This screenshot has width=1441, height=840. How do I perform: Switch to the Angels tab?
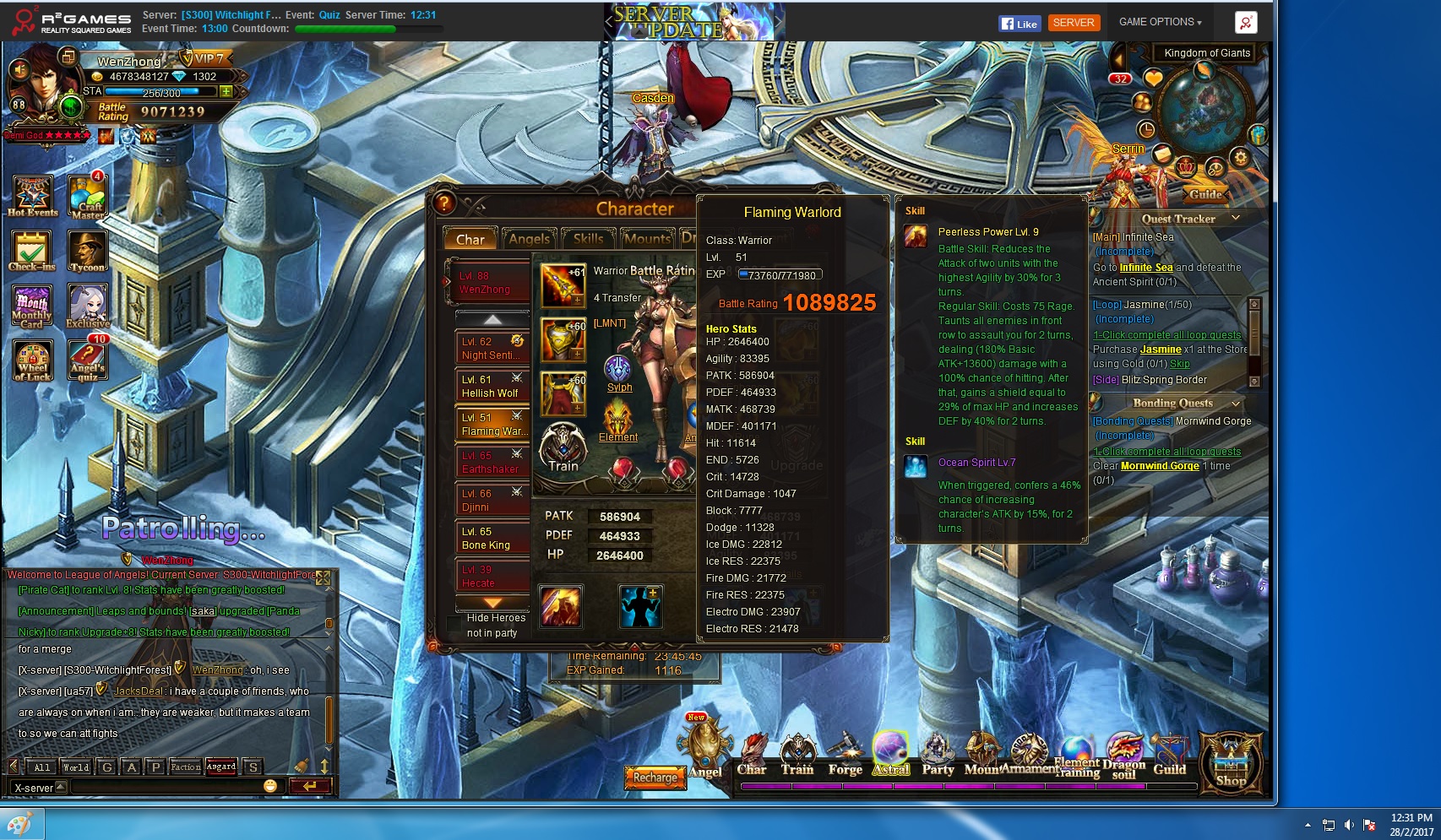(x=530, y=239)
